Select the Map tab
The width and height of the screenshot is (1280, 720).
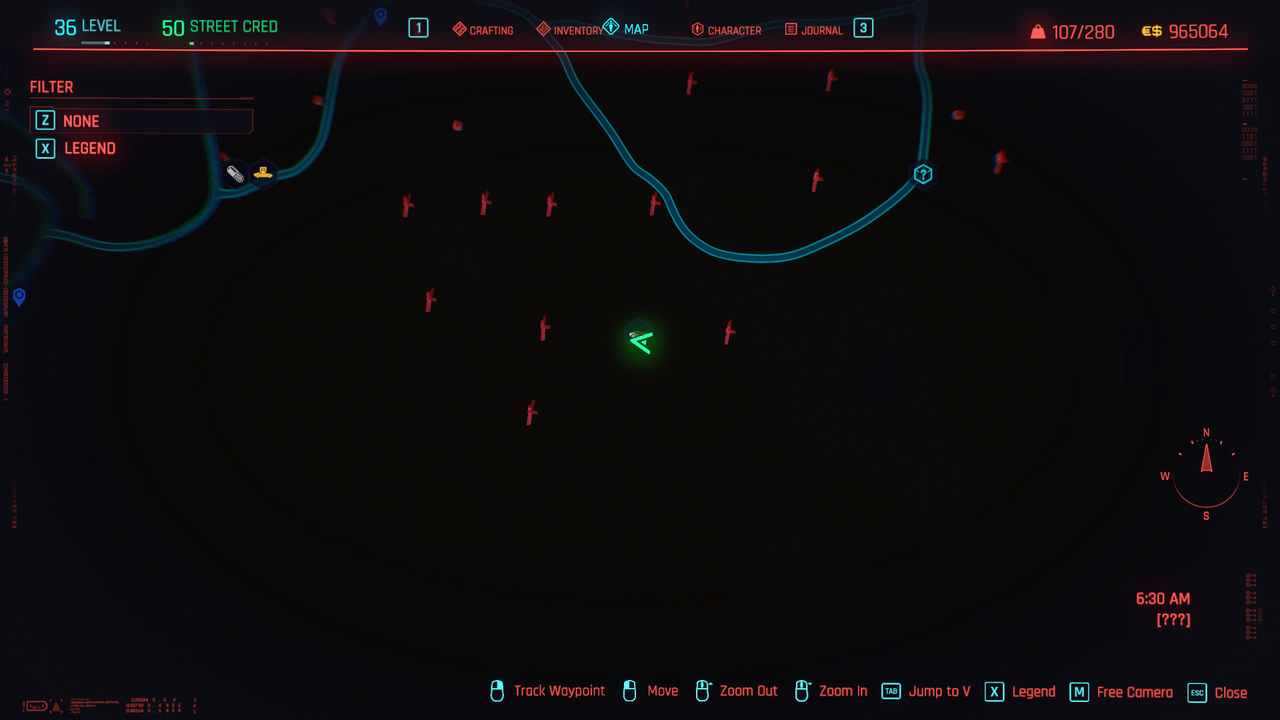coord(627,29)
